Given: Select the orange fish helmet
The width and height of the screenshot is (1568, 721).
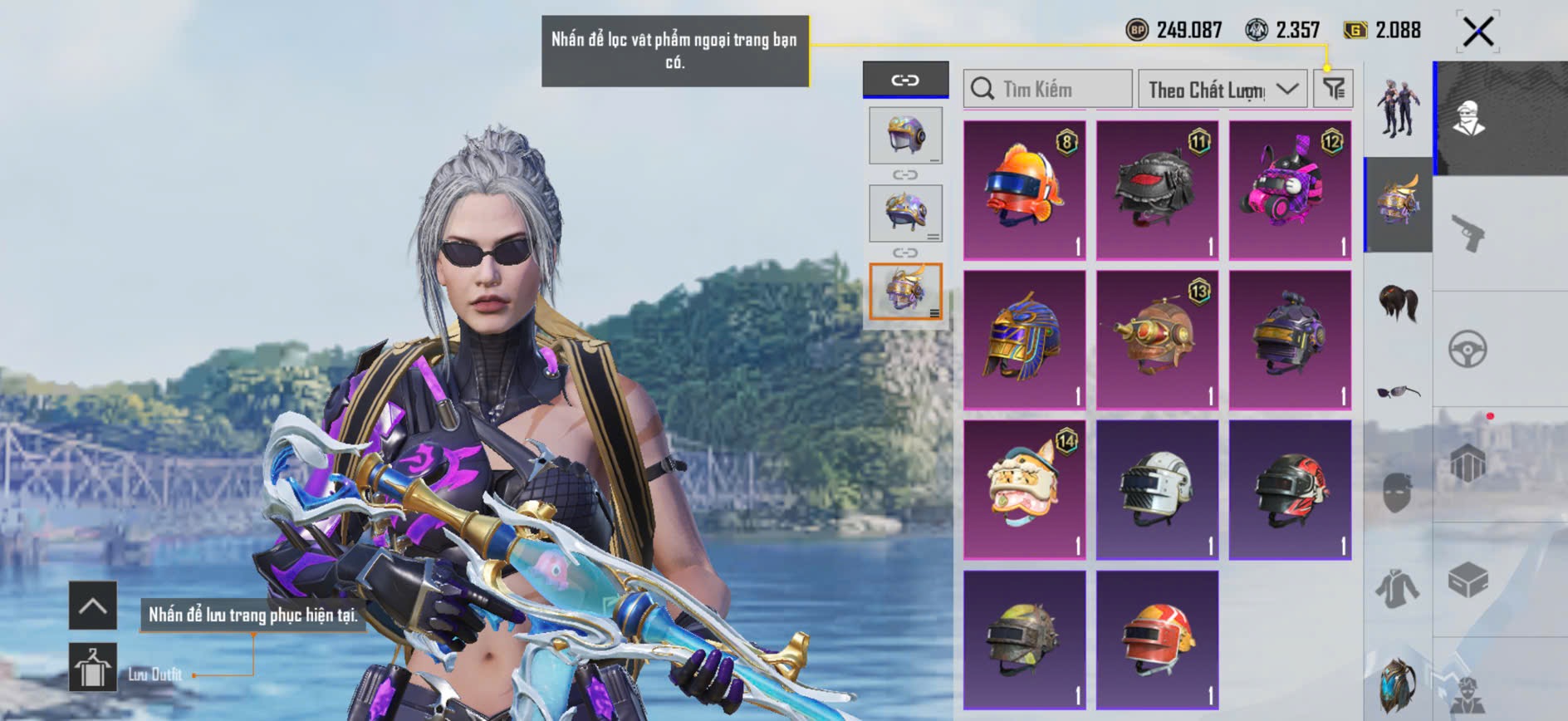Looking at the screenshot, I should pyautogui.click(x=1024, y=189).
